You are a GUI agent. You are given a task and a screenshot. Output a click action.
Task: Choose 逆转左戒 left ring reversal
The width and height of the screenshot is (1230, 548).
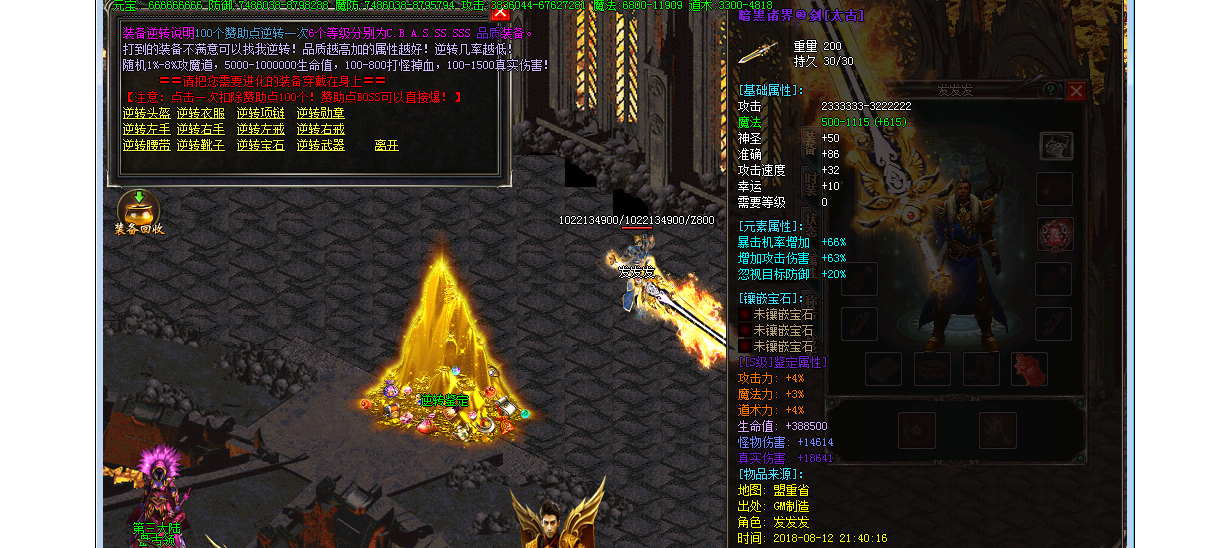(260, 129)
